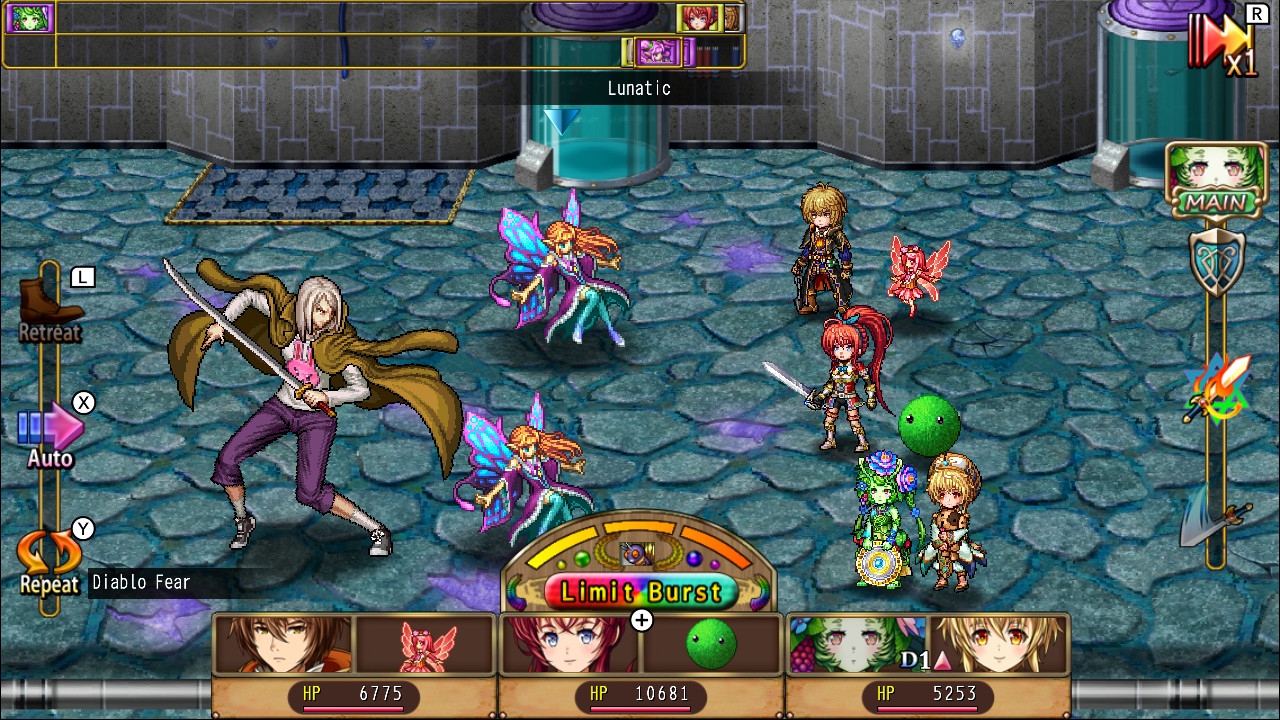Select the green-haired flower girl portrait
Screen dimensions: 1280x720
click(x=855, y=644)
